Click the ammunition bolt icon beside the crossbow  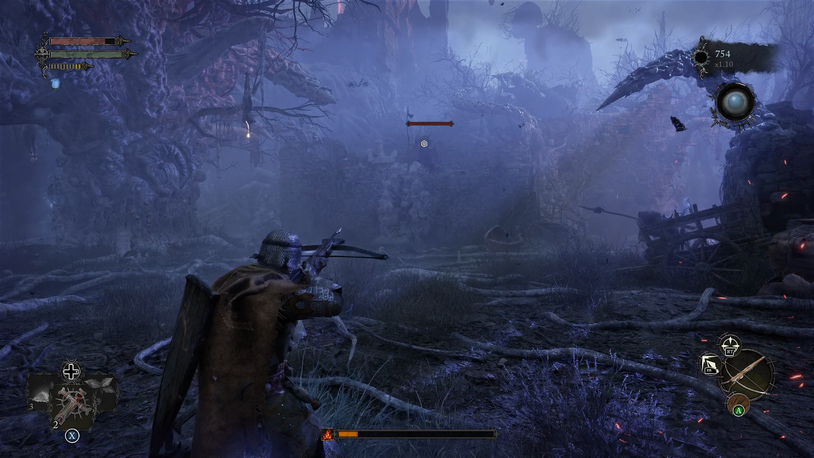tap(711, 365)
